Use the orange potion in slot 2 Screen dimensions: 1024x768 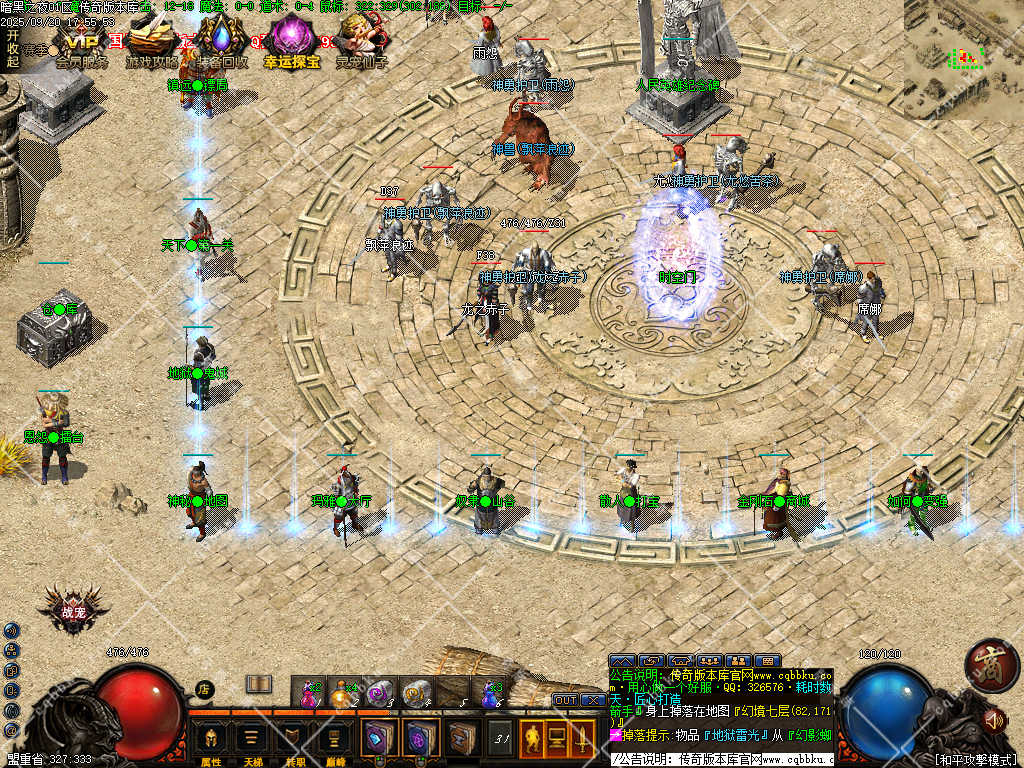tap(344, 692)
